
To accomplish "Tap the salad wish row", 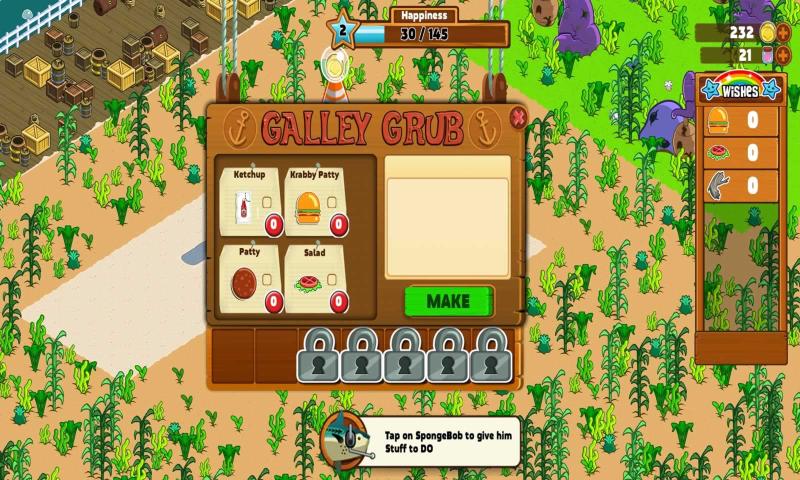I will click(740, 153).
